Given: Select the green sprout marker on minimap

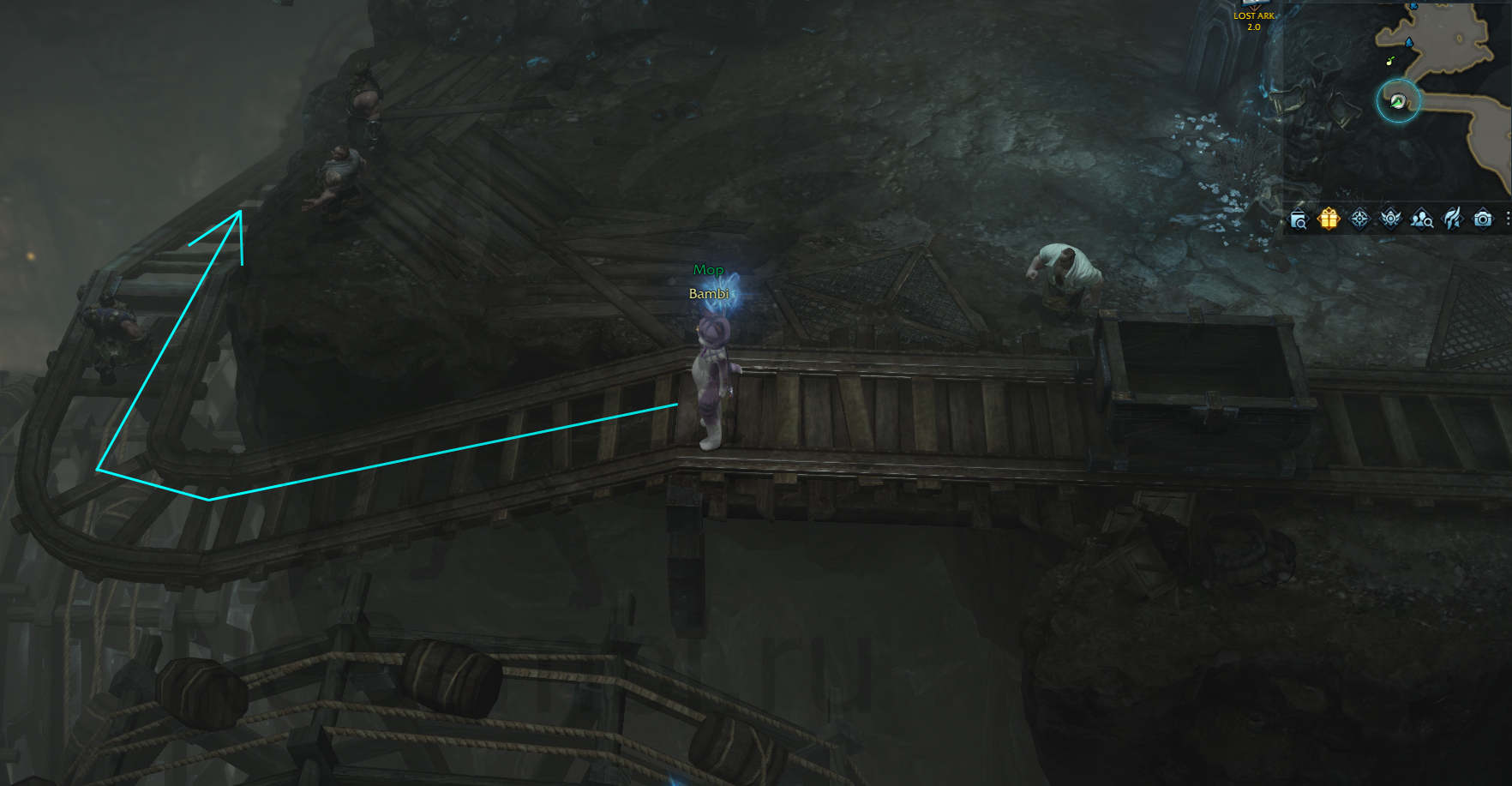Looking at the screenshot, I should click(1390, 61).
